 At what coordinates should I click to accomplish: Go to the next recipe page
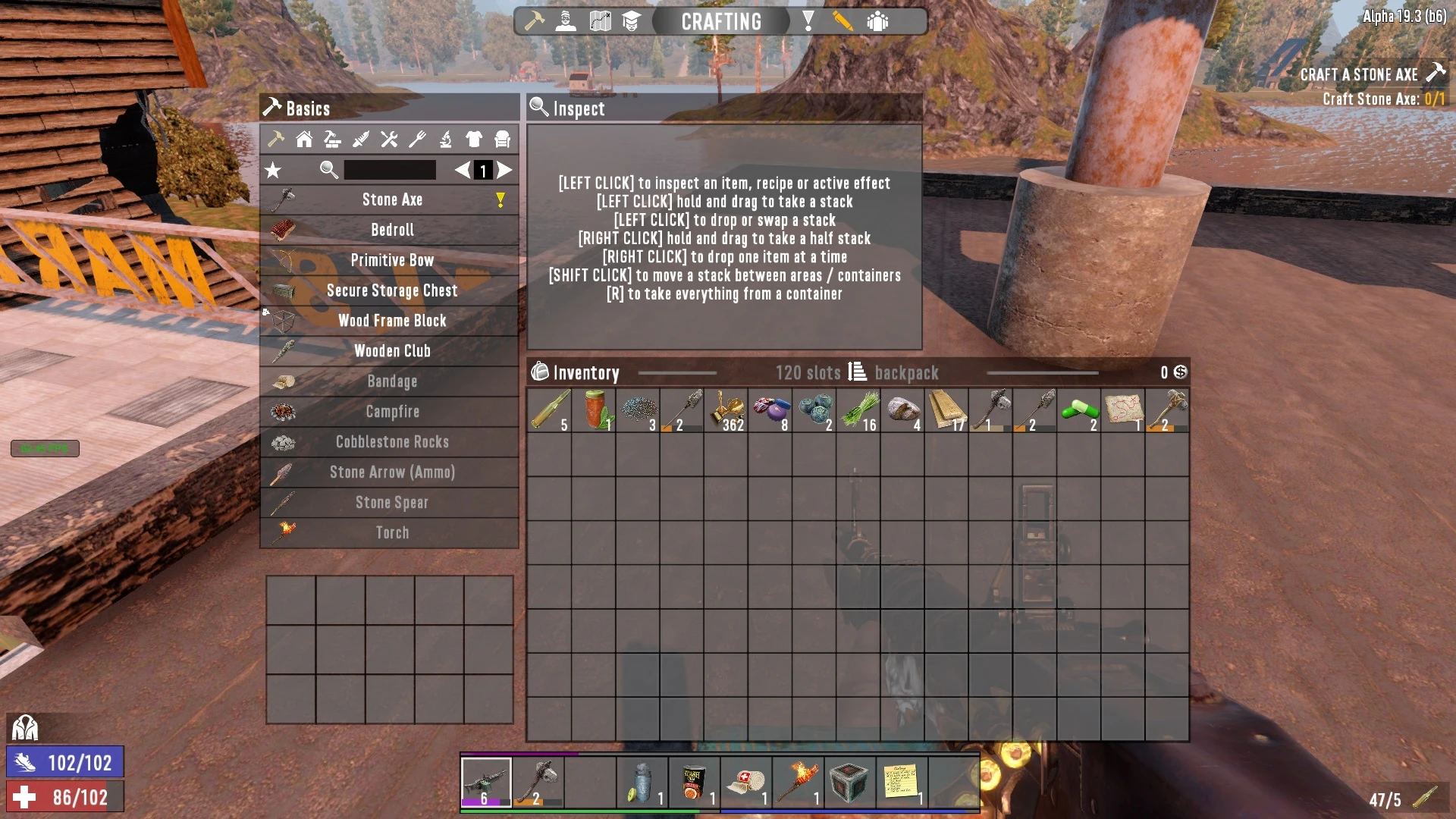pyautogui.click(x=505, y=171)
